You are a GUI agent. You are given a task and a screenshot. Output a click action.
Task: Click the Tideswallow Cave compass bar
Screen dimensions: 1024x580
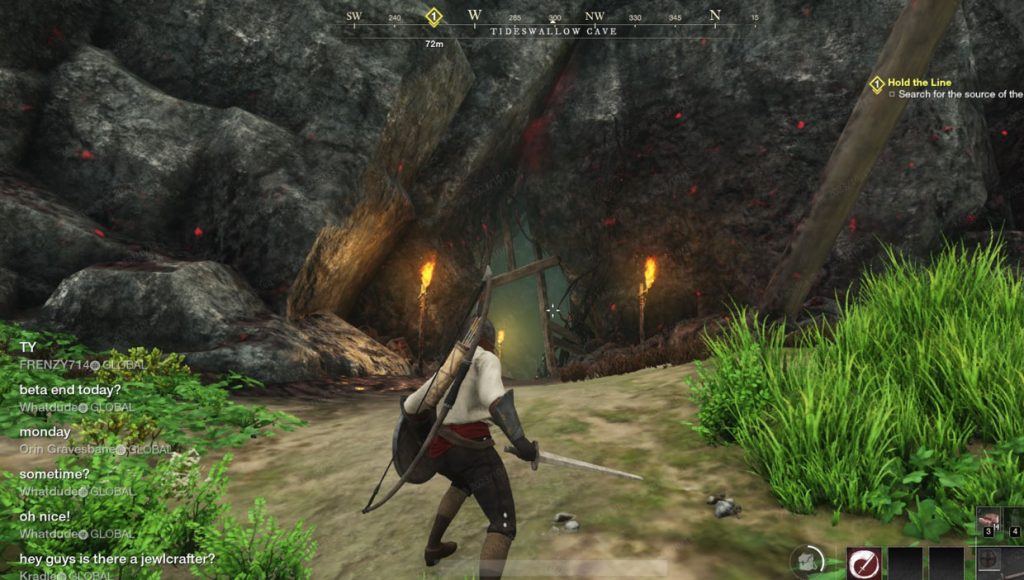pyautogui.click(x=553, y=31)
